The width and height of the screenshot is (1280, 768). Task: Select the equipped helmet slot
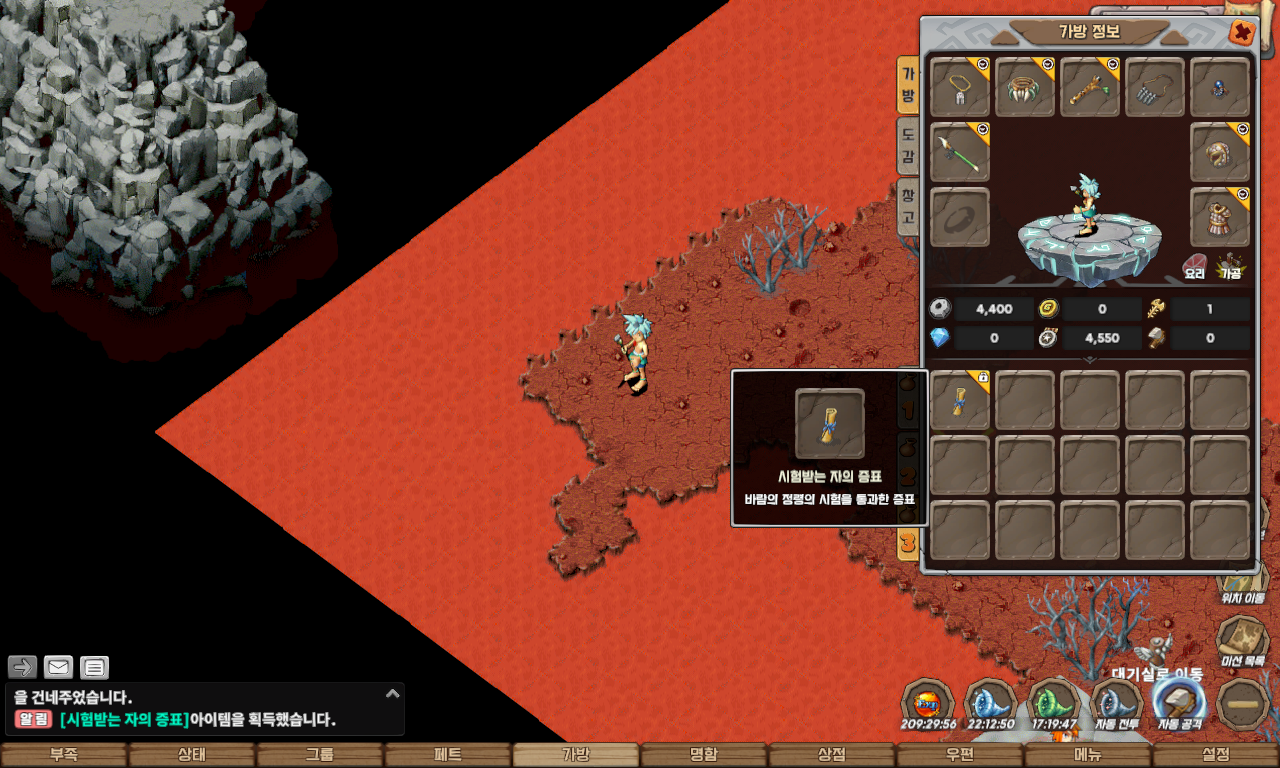click(x=1220, y=152)
